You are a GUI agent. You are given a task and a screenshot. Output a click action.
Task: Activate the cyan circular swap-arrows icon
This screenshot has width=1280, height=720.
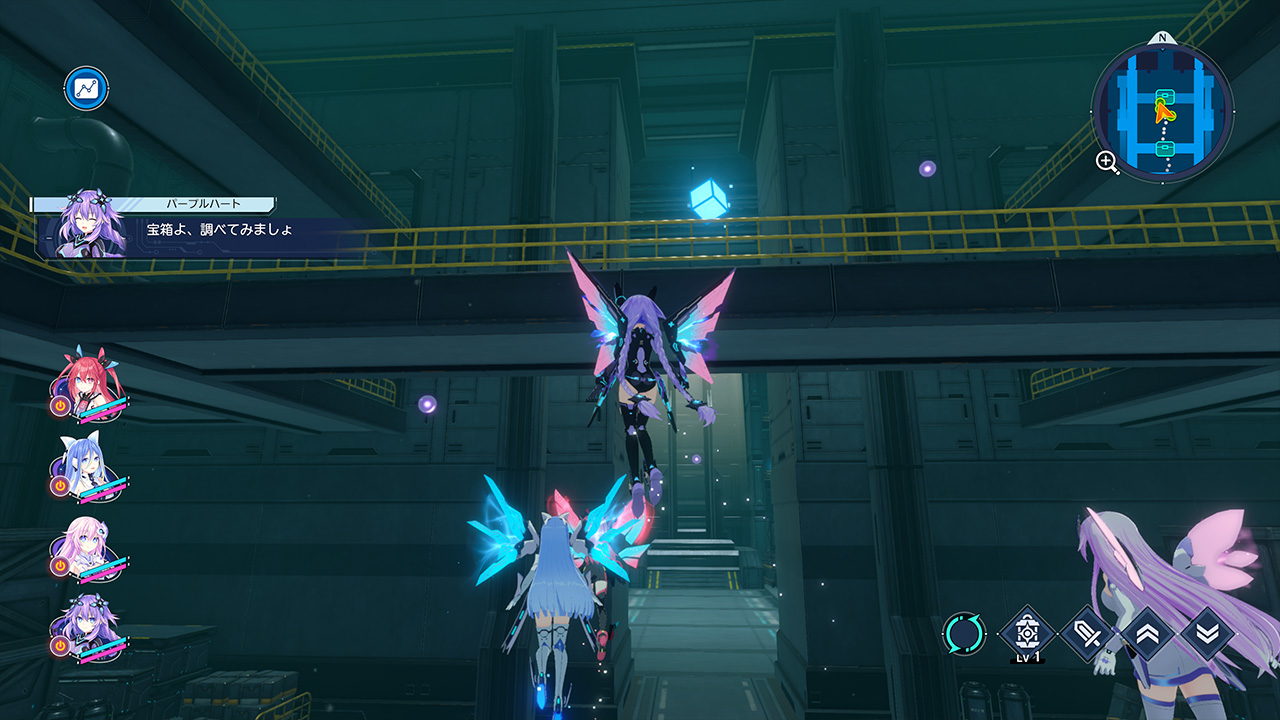[964, 634]
